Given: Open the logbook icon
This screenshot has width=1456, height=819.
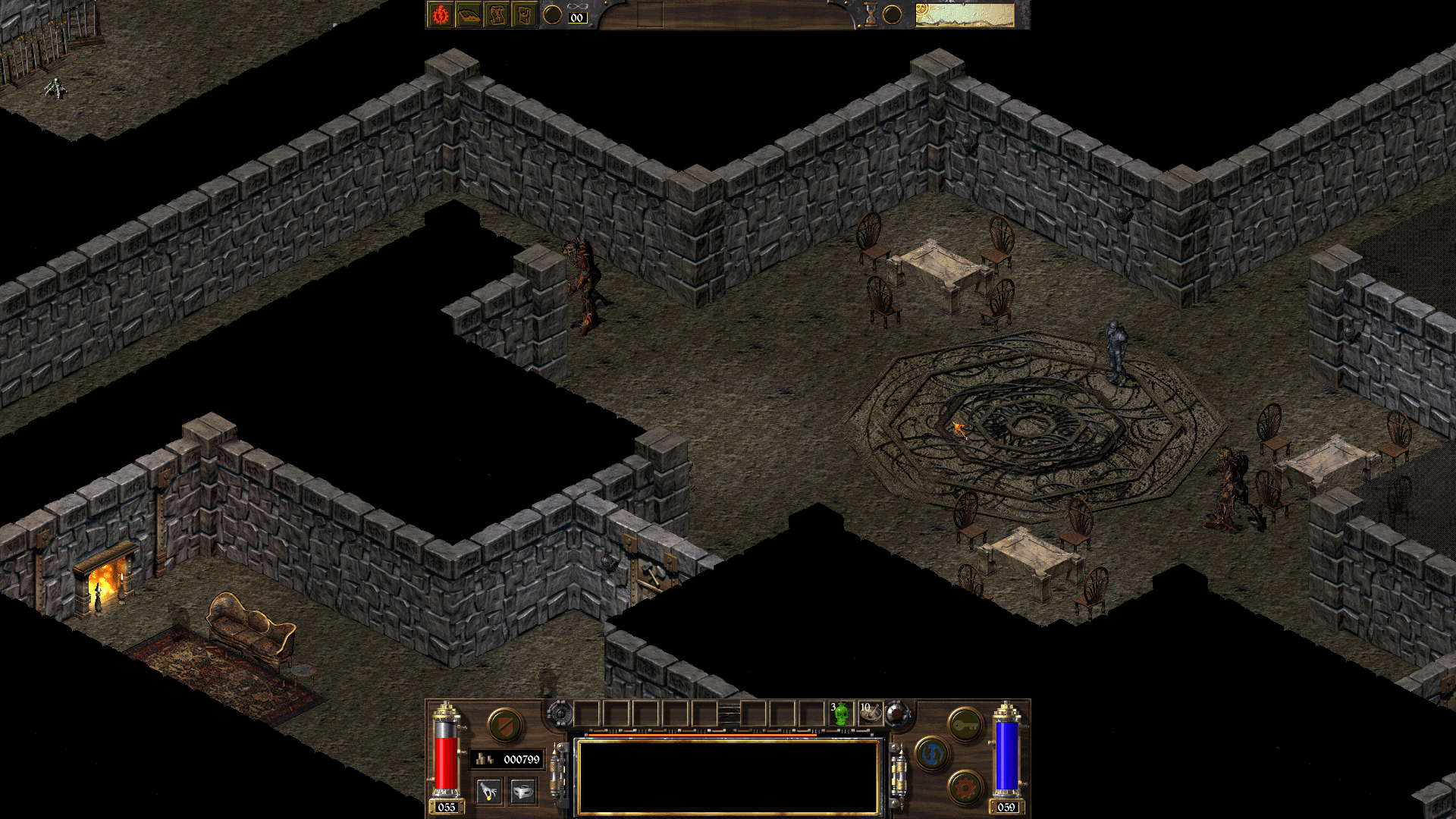Looking at the screenshot, I should 469,14.
